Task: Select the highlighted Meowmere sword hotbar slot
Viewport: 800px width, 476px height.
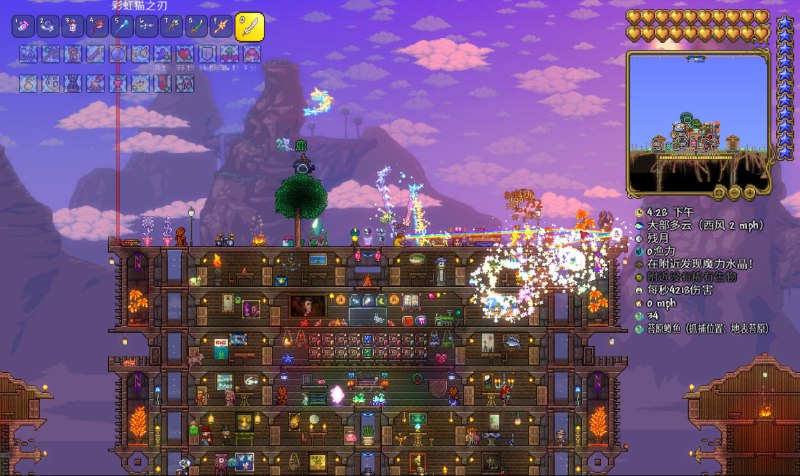Action: 250,25
